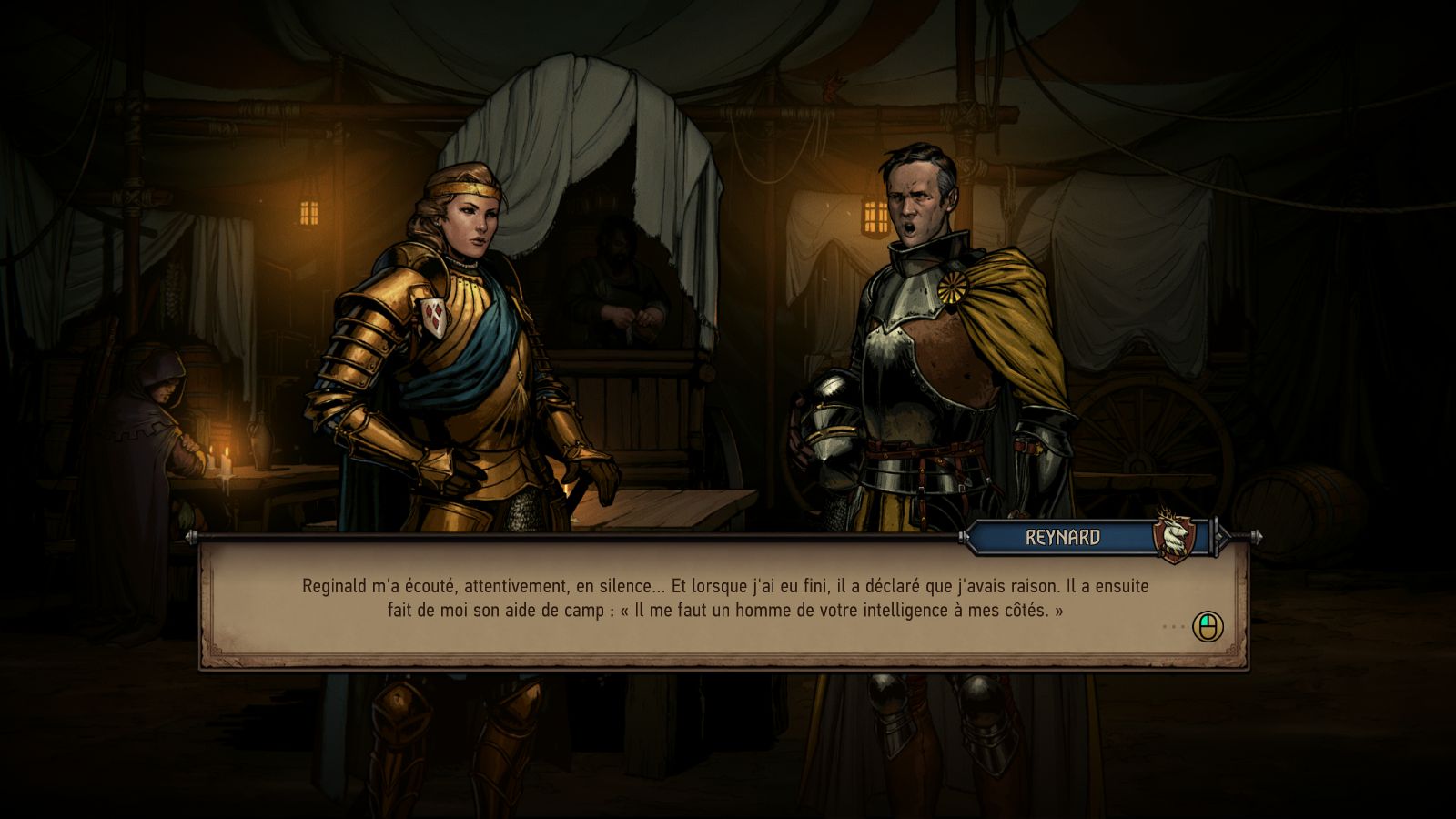1456x819 pixels.
Task: Continue Reynard's dialogue in the text box
Action: [1208, 626]
